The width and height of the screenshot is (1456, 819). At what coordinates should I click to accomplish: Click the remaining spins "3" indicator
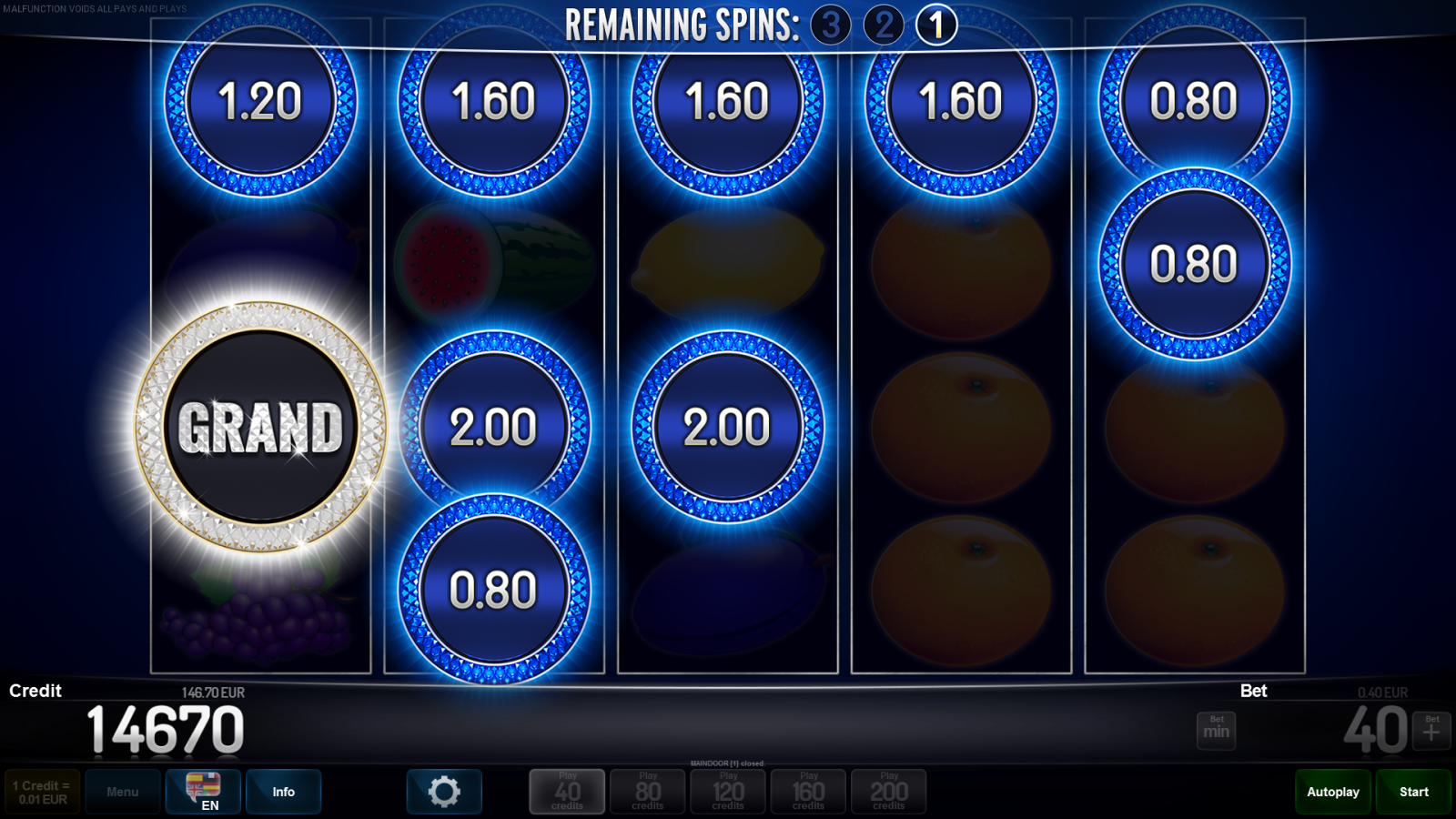tap(832, 24)
